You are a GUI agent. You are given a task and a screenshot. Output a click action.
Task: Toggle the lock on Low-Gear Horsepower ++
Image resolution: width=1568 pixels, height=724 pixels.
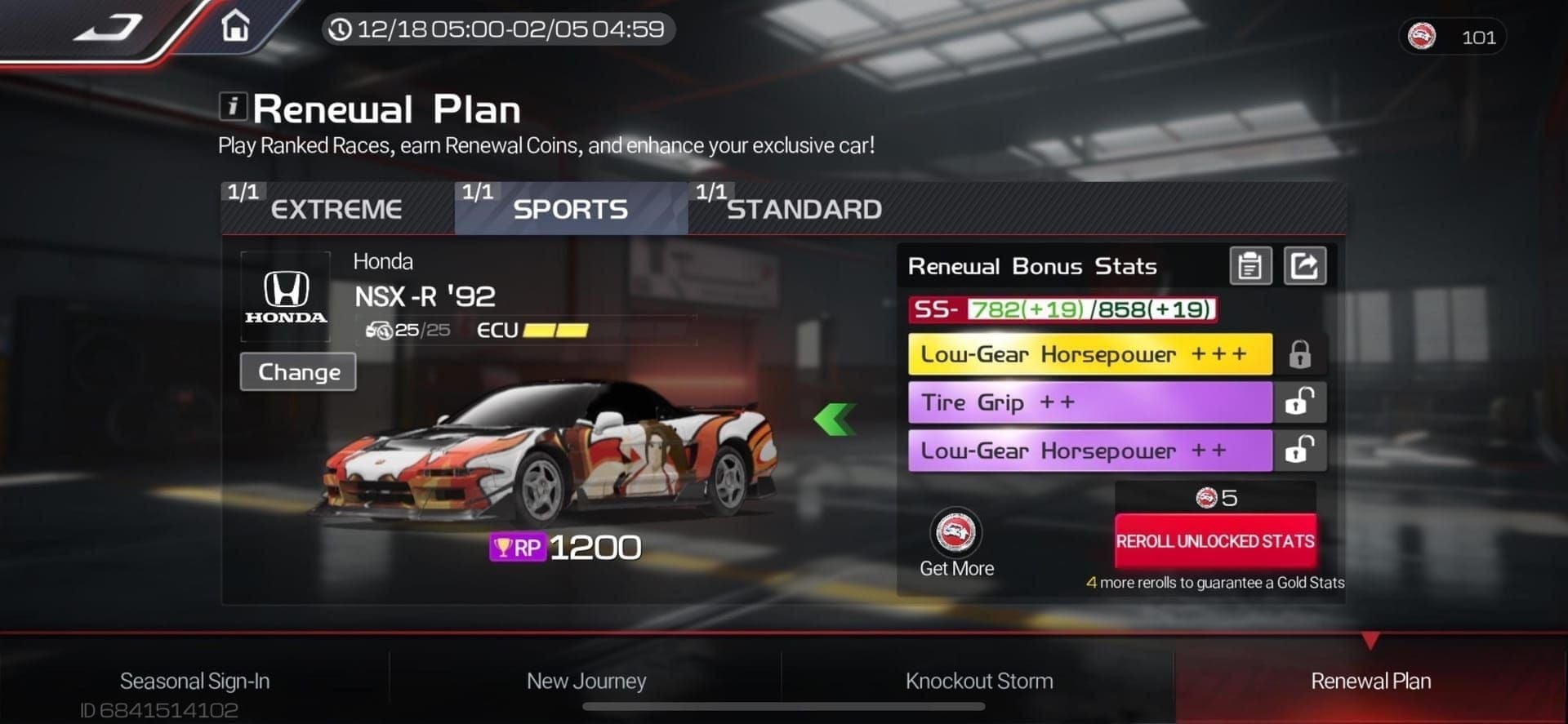(1299, 450)
